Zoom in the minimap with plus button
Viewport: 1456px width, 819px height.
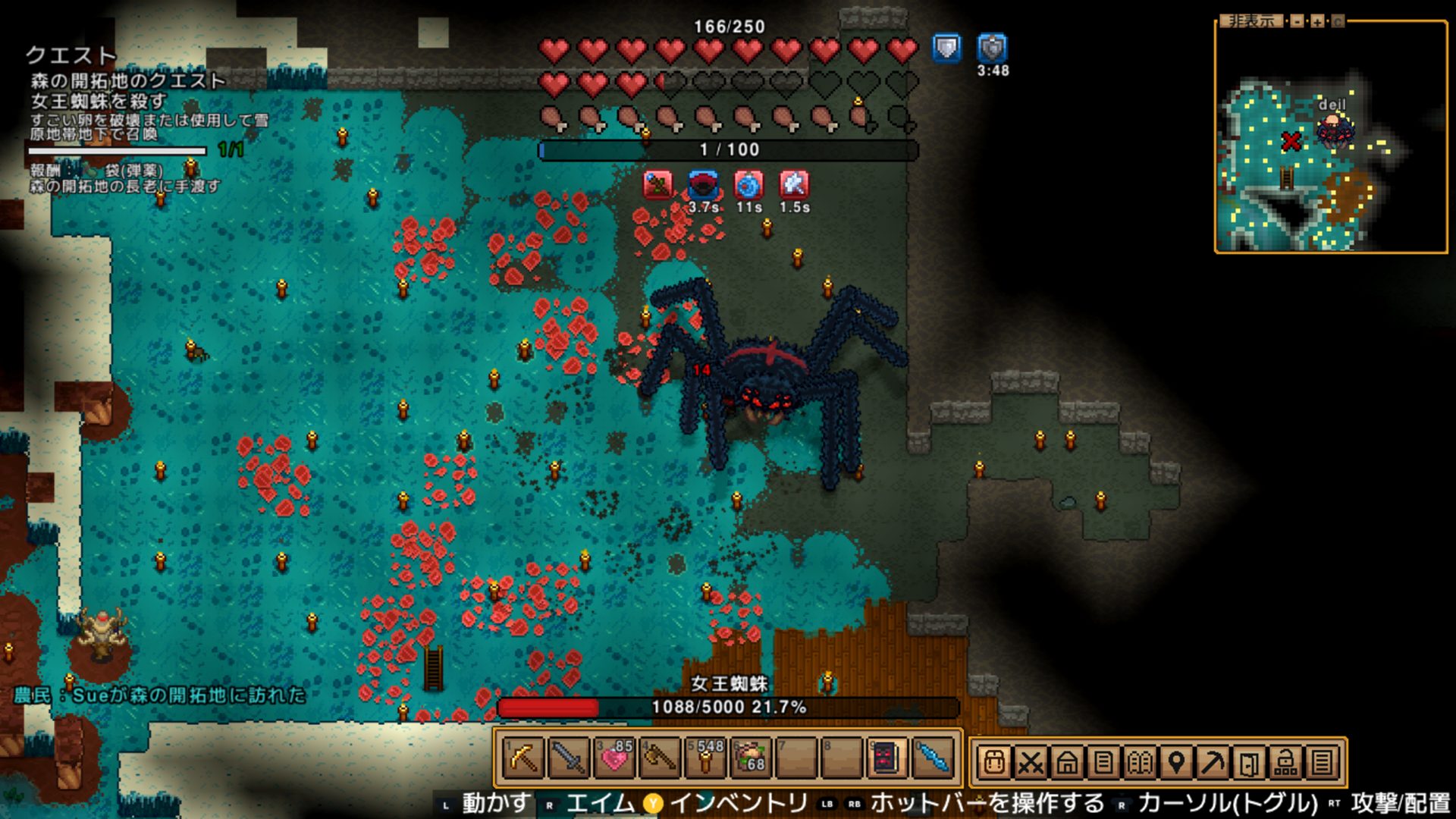click(1317, 21)
